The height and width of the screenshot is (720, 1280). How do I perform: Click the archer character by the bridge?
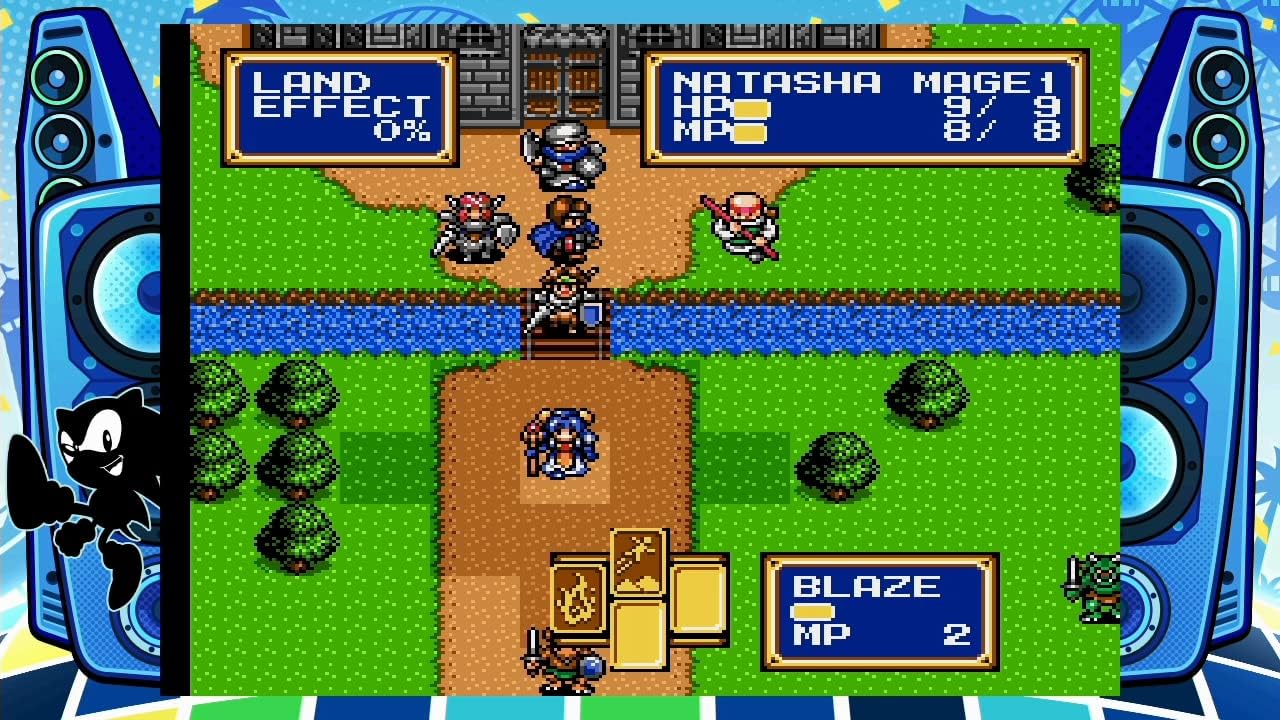[565, 300]
